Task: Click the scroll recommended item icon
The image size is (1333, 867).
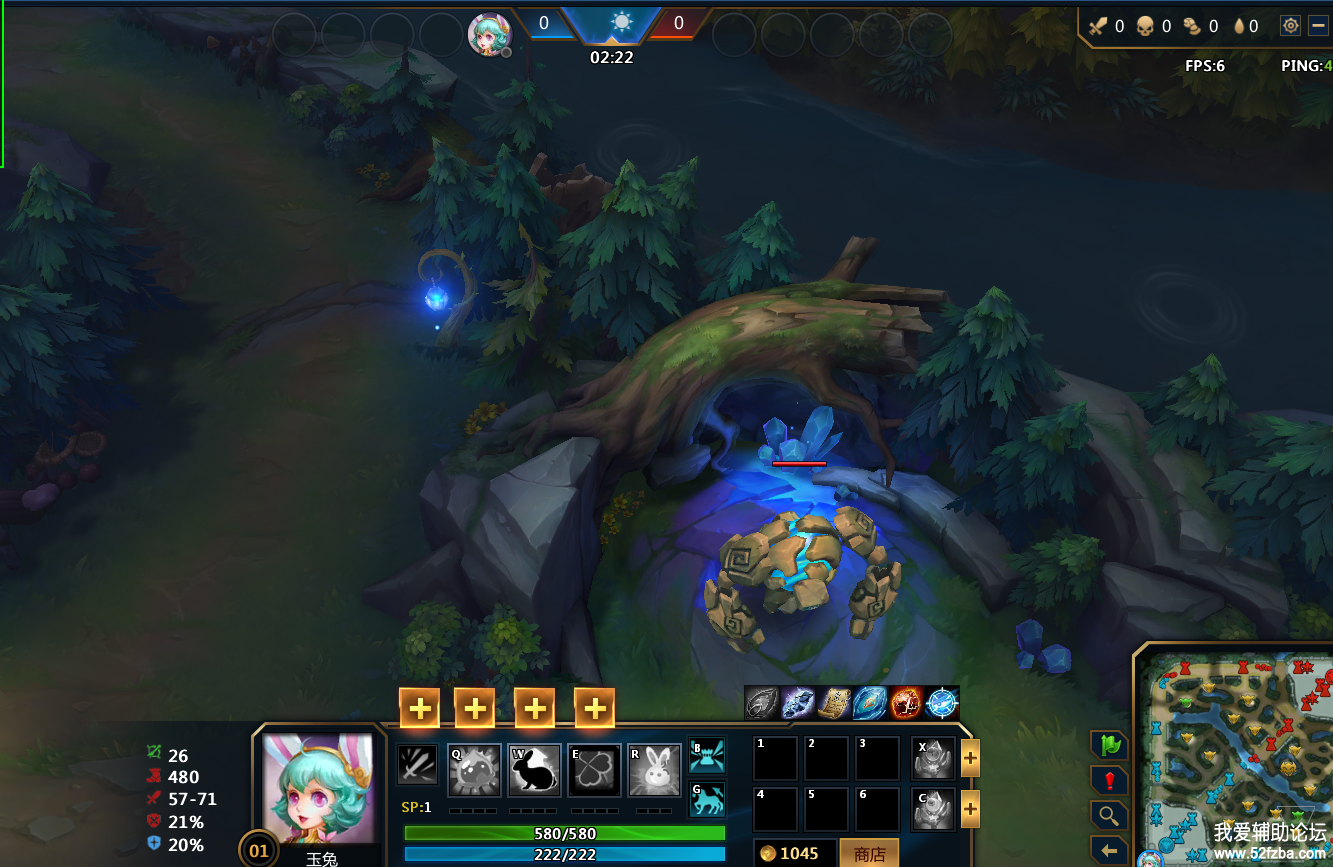Action: tap(832, 703)
